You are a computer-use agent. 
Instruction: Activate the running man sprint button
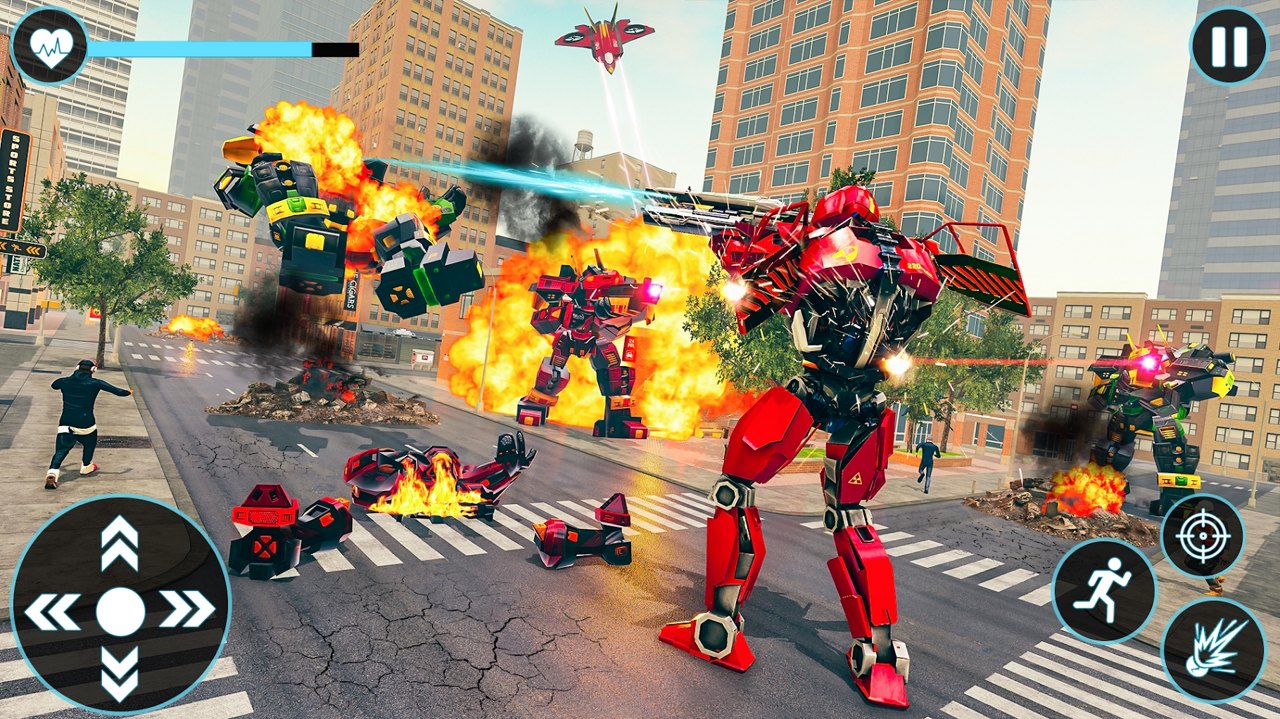click(x=1103, y=590)
